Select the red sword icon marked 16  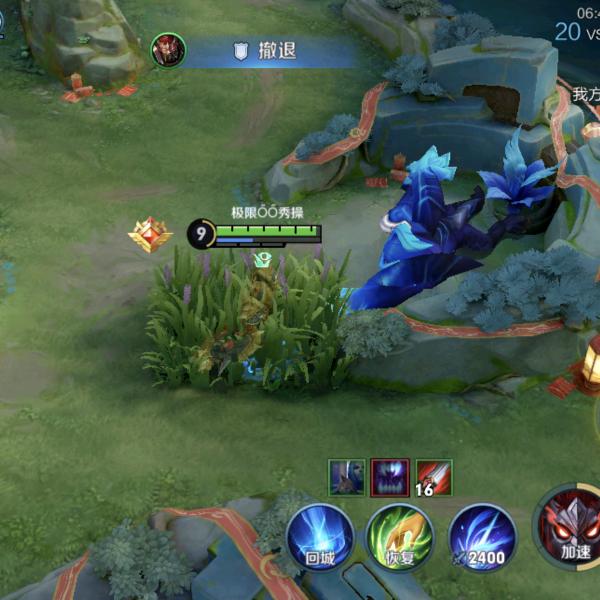[433, 477]
